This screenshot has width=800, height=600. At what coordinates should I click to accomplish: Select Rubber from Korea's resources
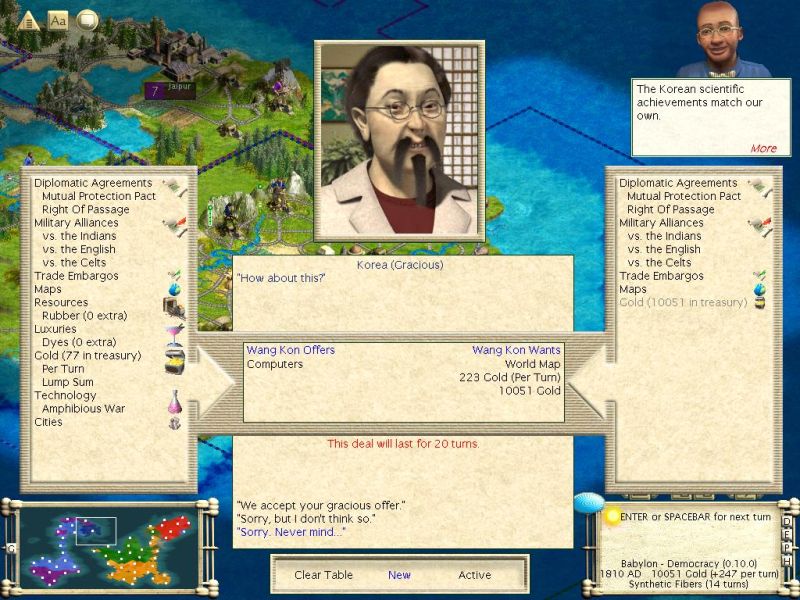(77, 315)
